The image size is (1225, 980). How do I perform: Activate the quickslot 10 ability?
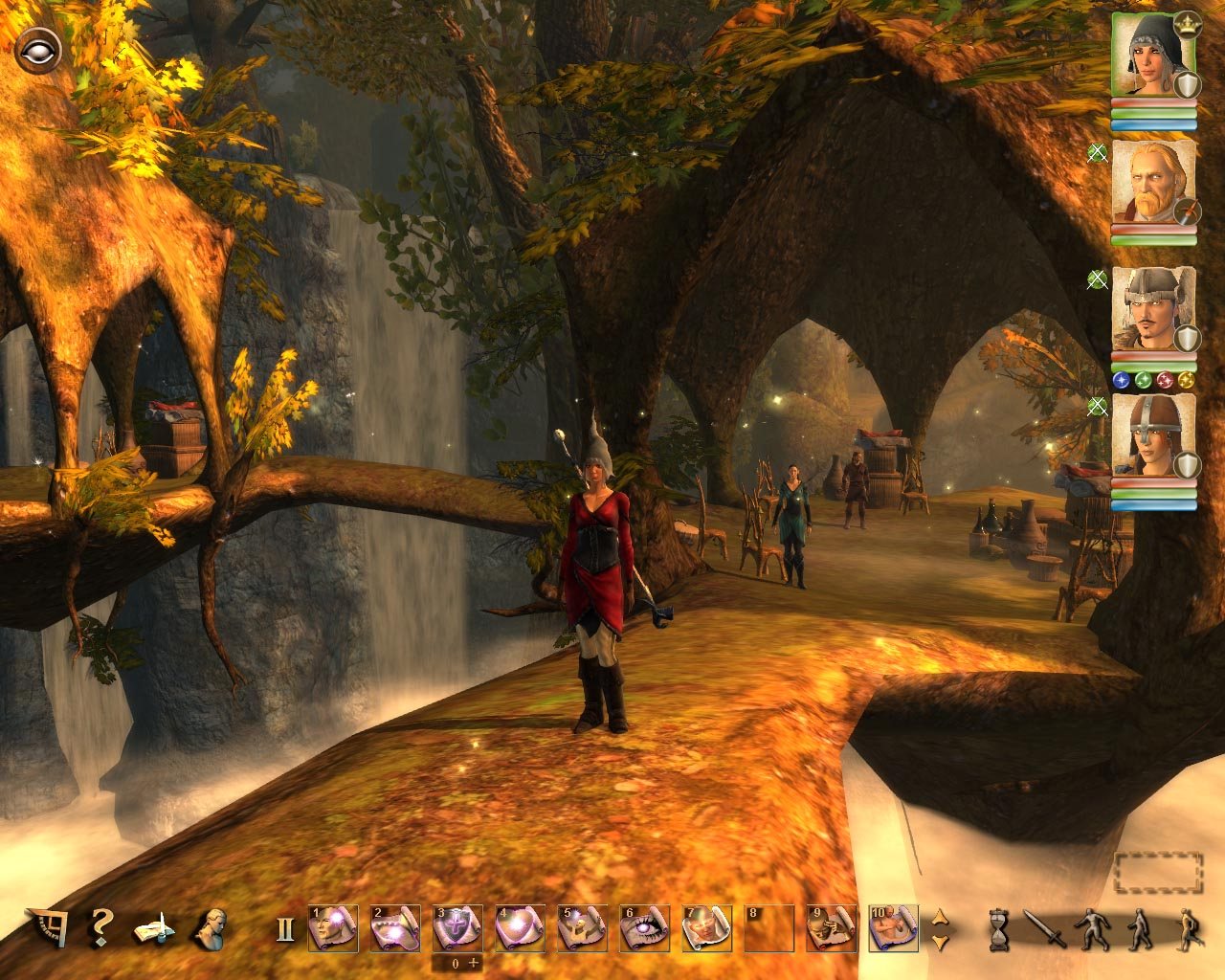[x=893, y=928]
